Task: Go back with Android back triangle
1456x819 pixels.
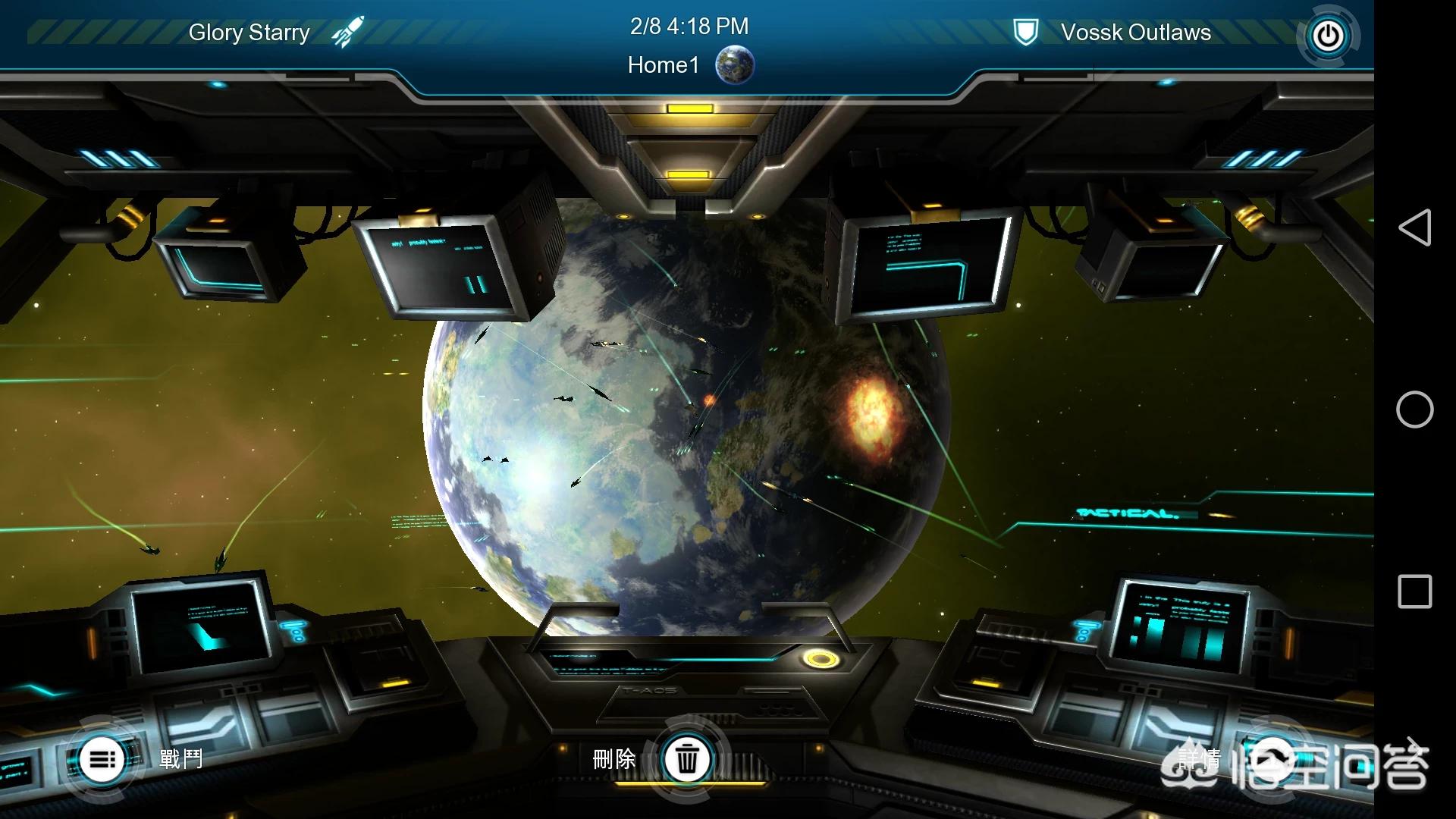Action: (1414, 227)
